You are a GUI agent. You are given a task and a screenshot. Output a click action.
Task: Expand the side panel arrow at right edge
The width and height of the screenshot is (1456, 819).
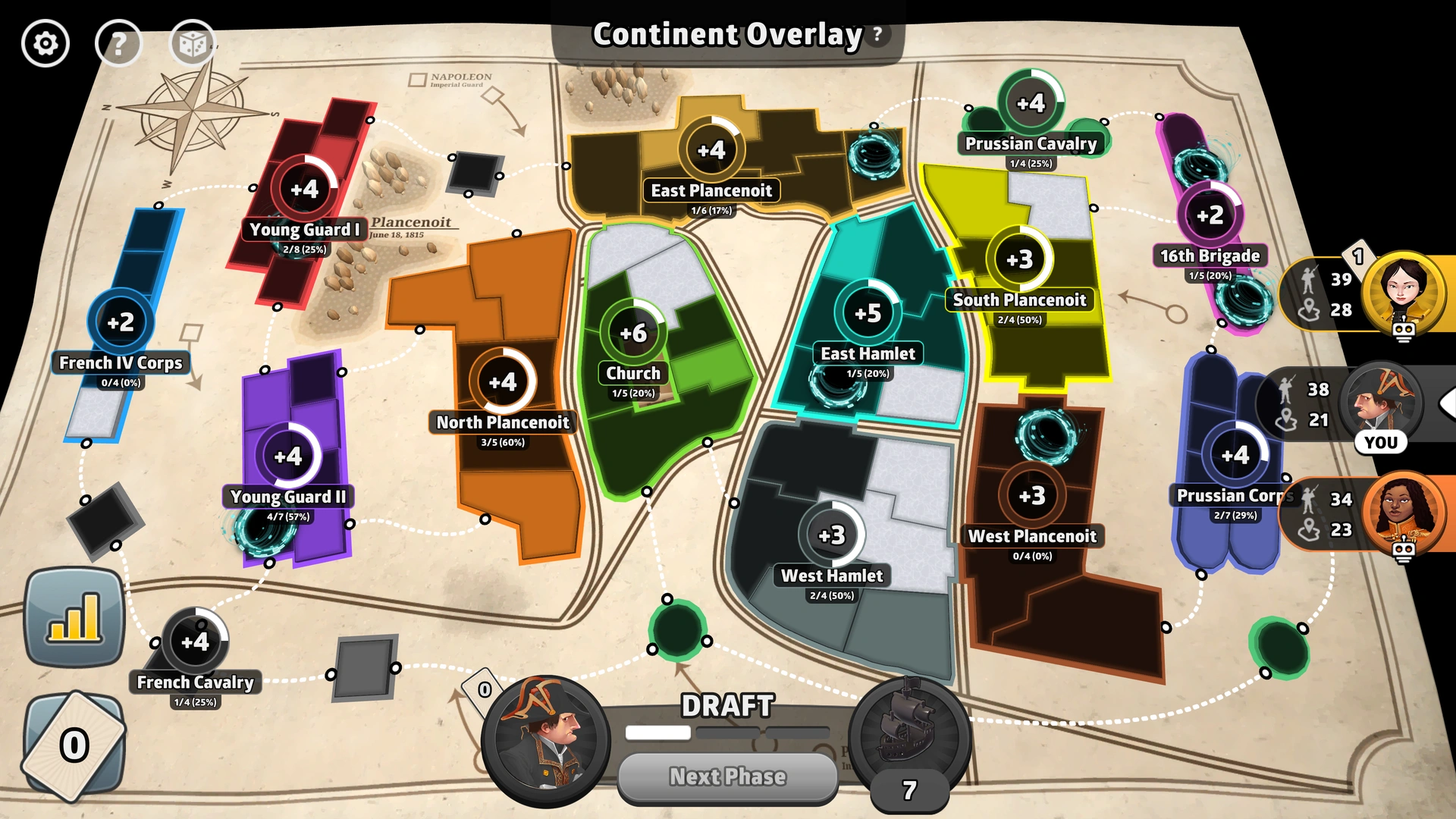tap(1447, 403)
